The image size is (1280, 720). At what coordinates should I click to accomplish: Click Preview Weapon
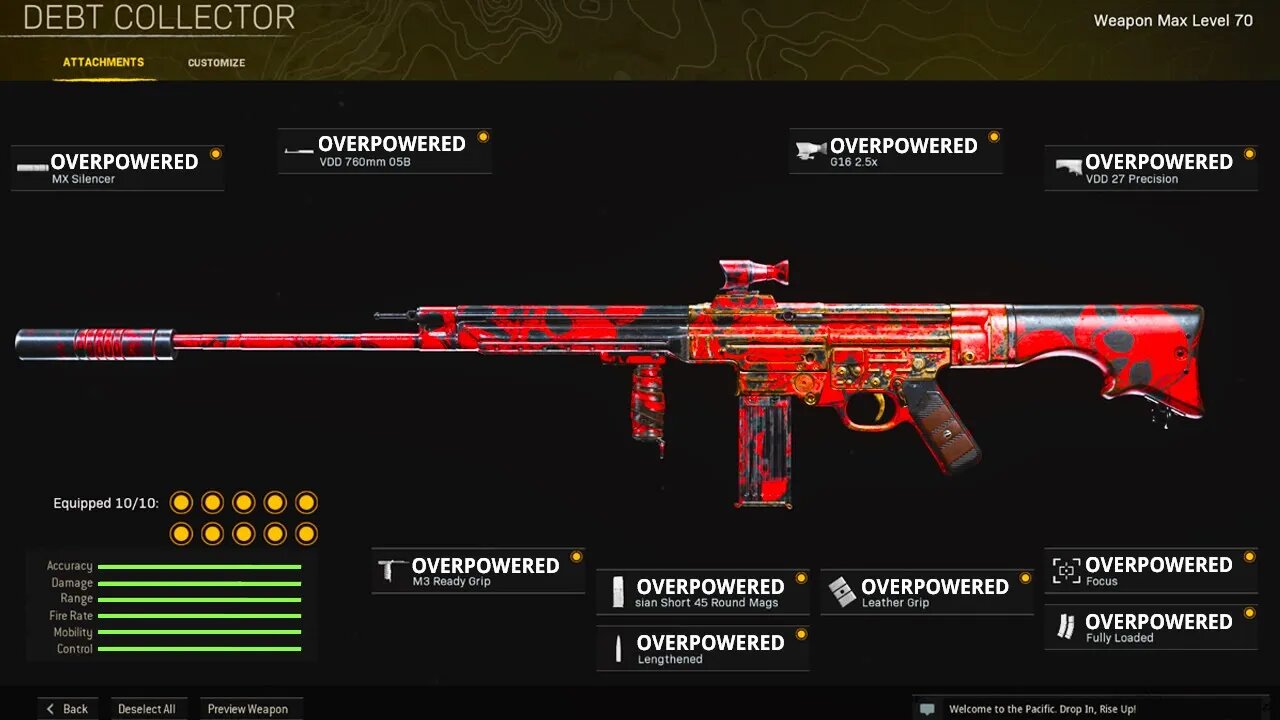click(x=251, y=708)
